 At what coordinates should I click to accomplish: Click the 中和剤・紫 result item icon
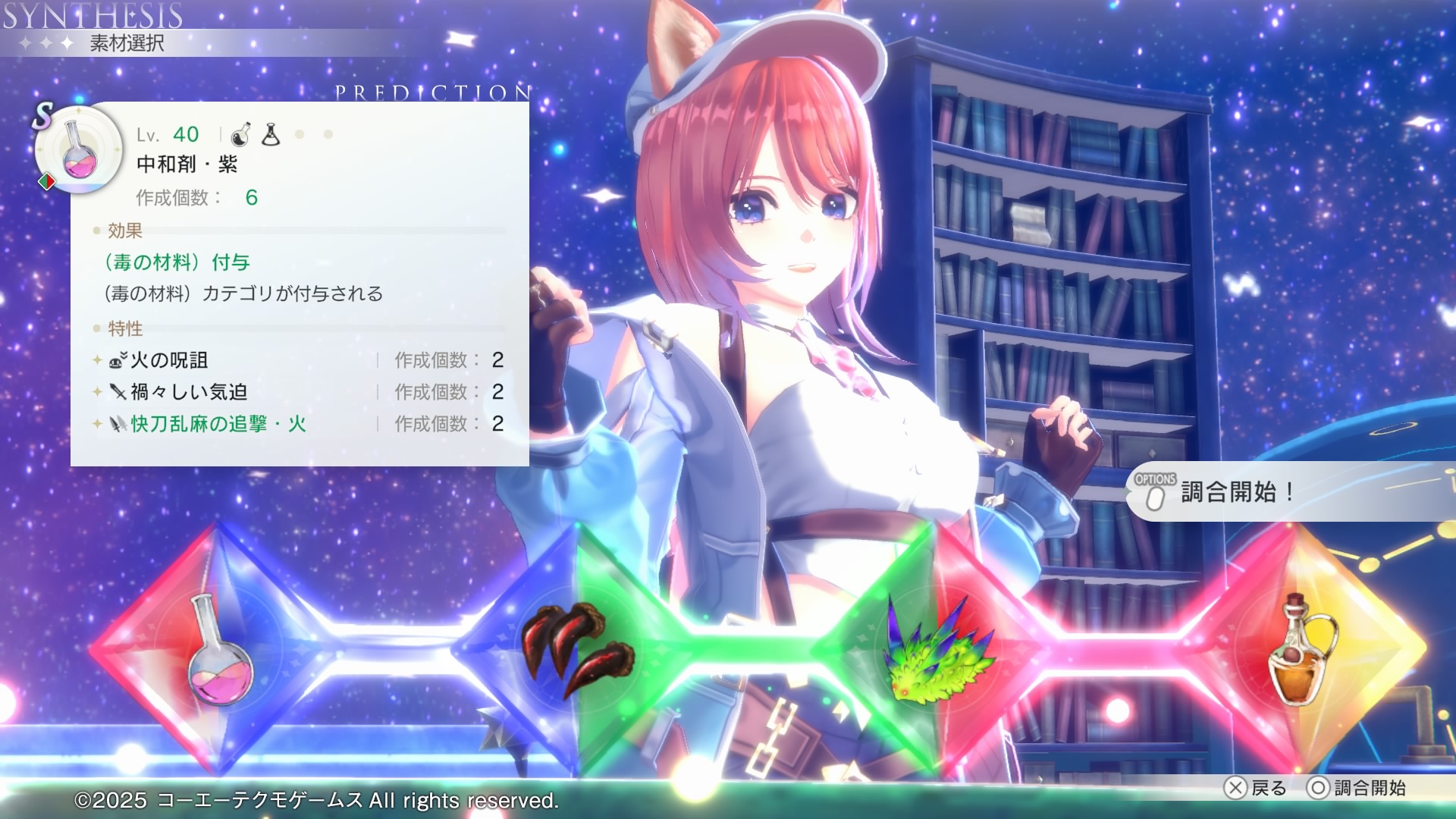80,151
